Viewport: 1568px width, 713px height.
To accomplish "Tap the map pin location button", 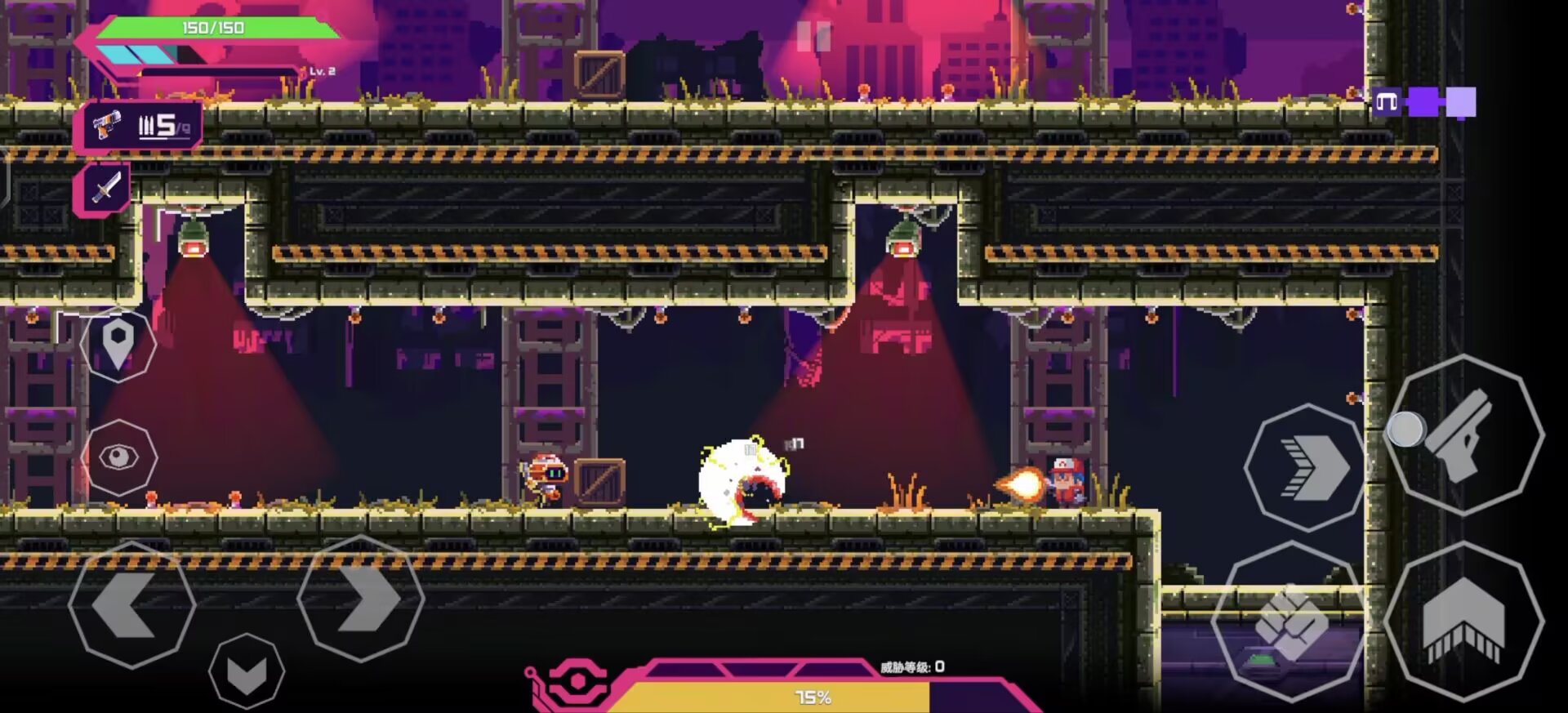I will tap(118, 344).
